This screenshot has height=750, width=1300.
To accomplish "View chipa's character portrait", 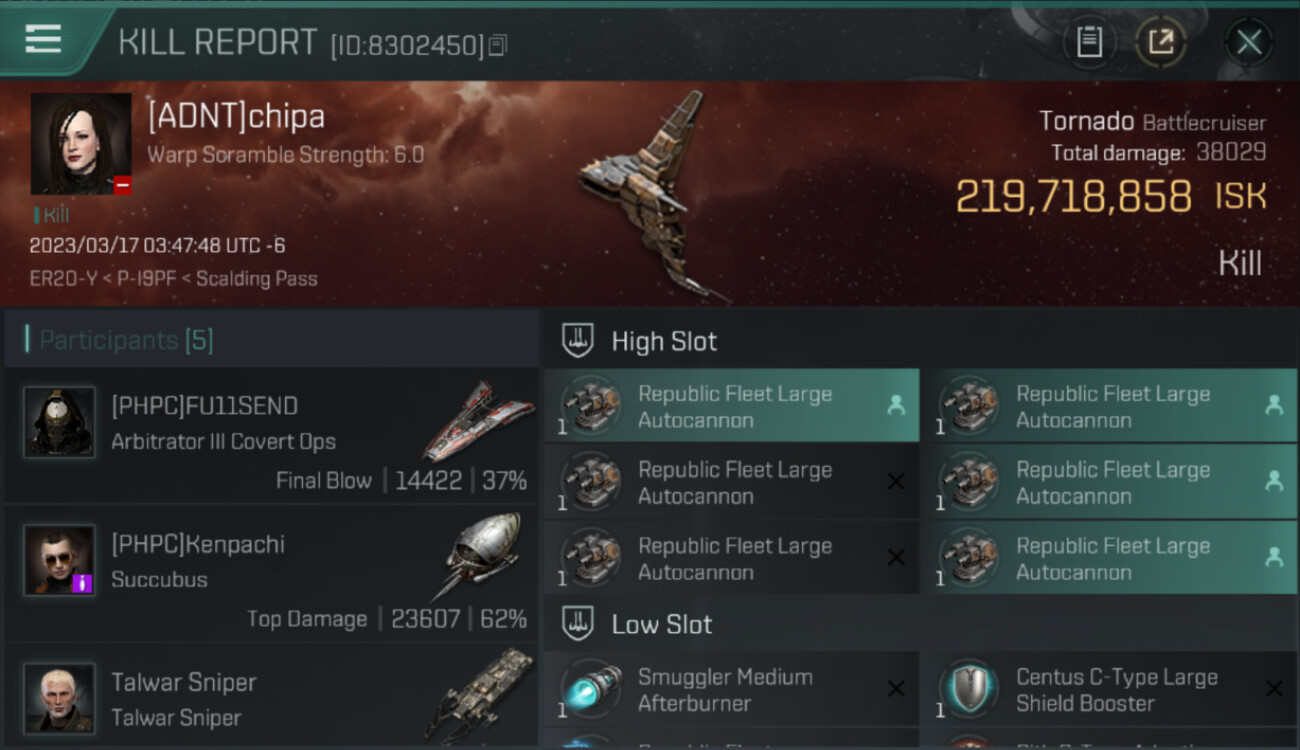I will [81, 144].
